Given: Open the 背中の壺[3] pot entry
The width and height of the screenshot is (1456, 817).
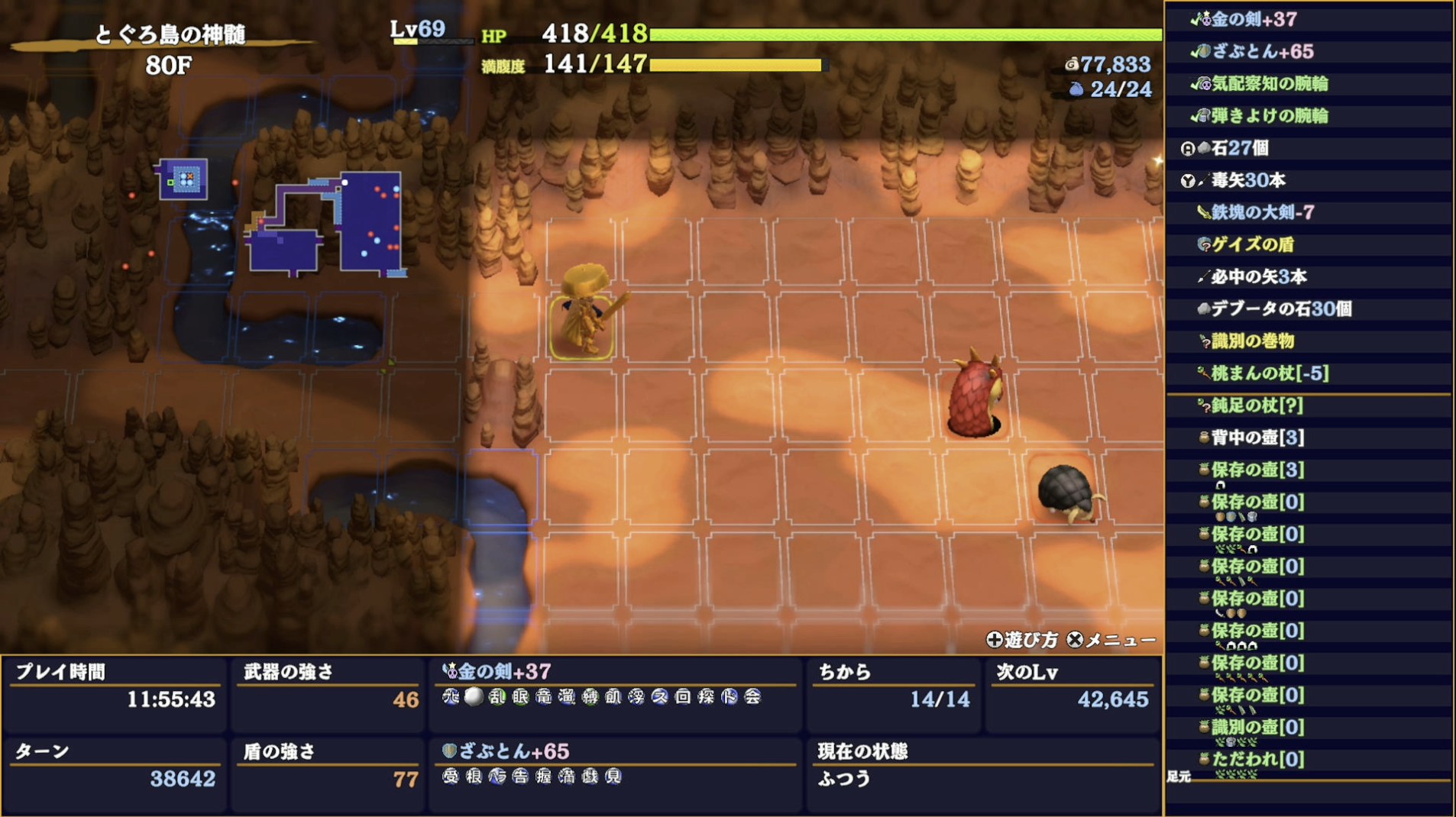Looking at the screenshot, I should pos(1257,438).
